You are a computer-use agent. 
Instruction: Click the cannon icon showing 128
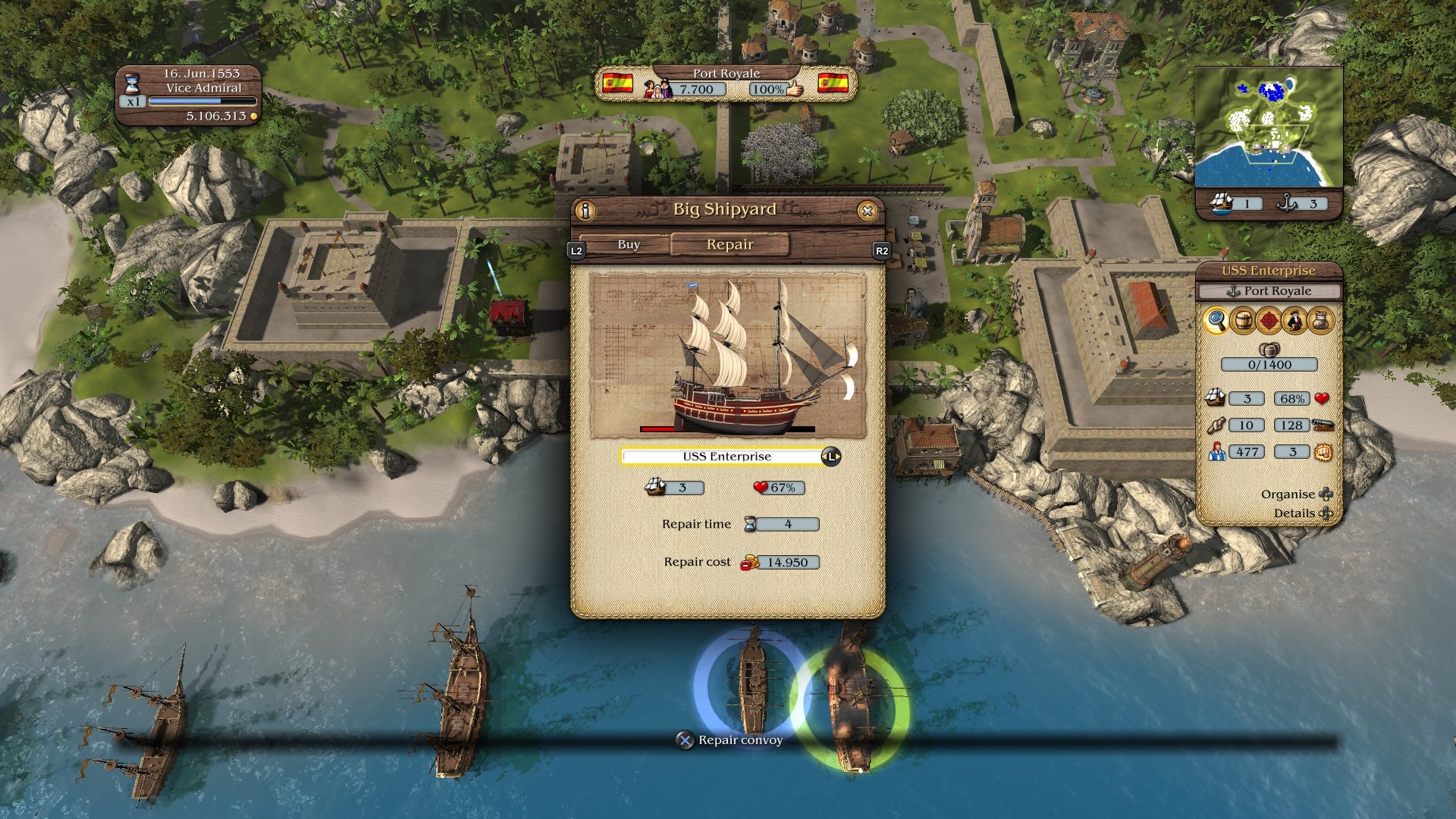click(x=1324, y=425)
